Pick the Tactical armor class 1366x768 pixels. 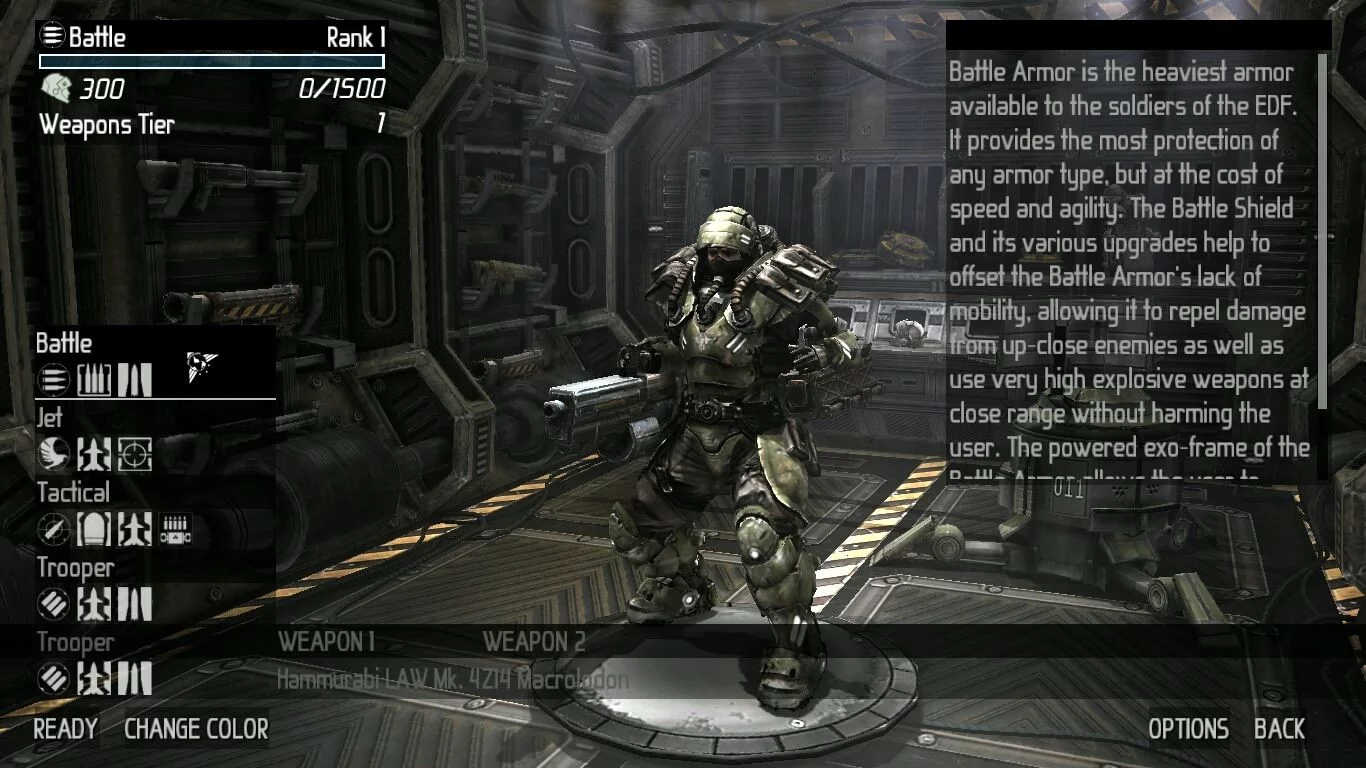tap(73, 492)
